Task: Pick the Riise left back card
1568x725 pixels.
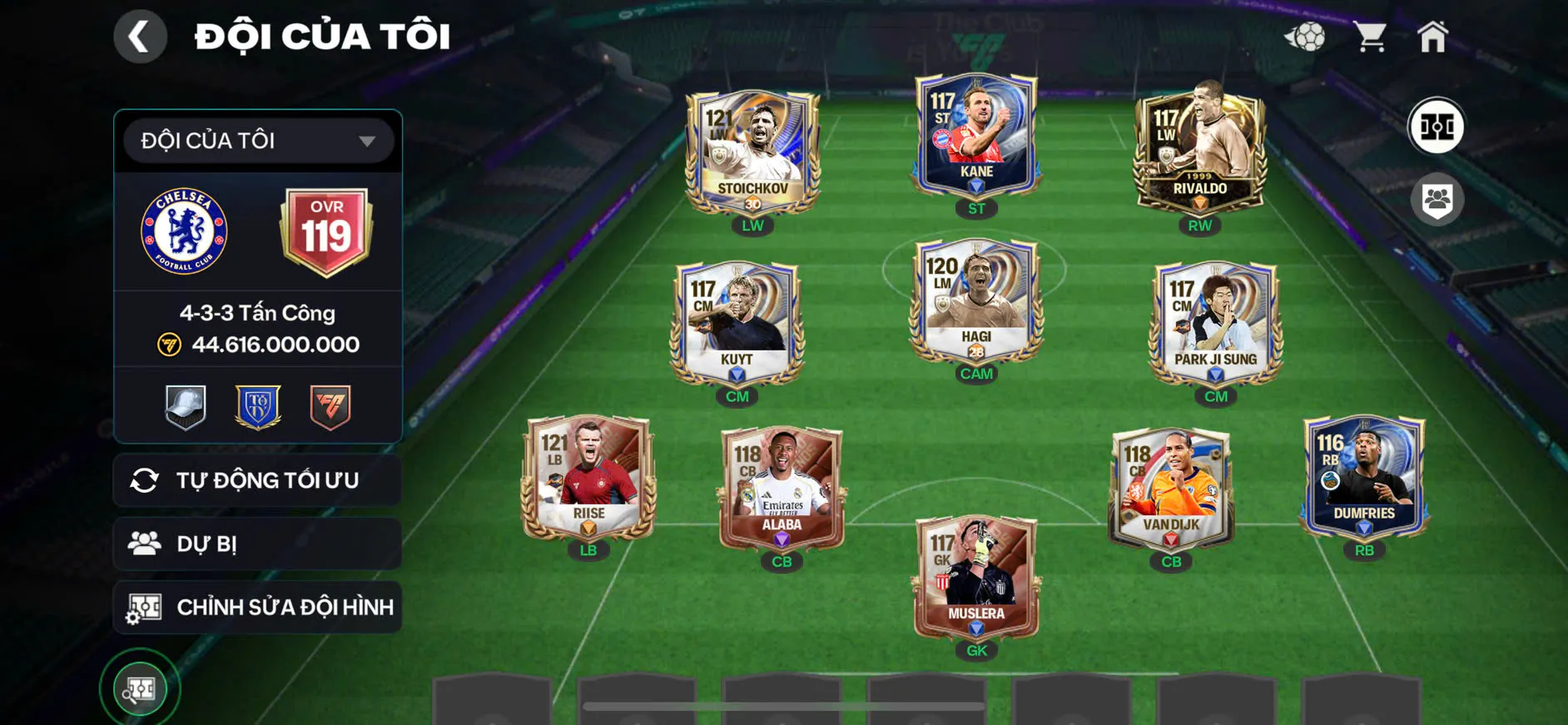Action: [x=588, y=477]
